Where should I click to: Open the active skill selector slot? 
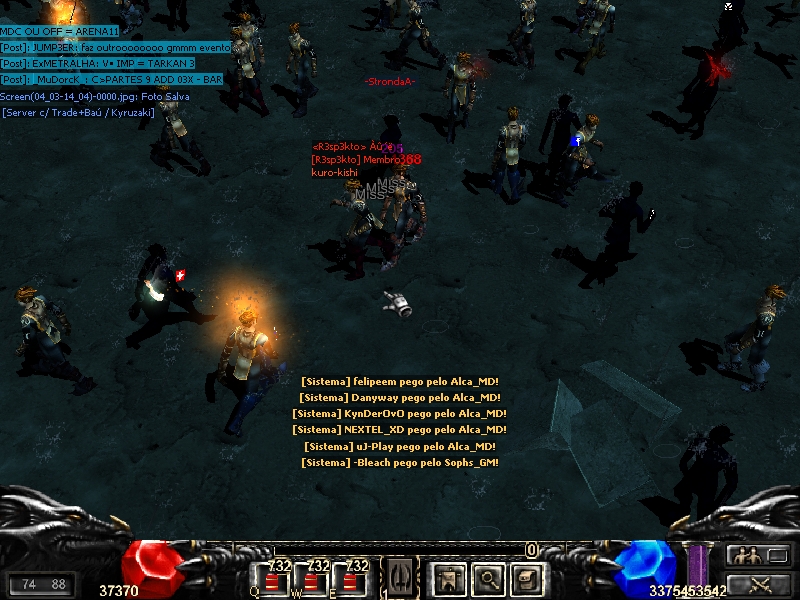point(400,577)
